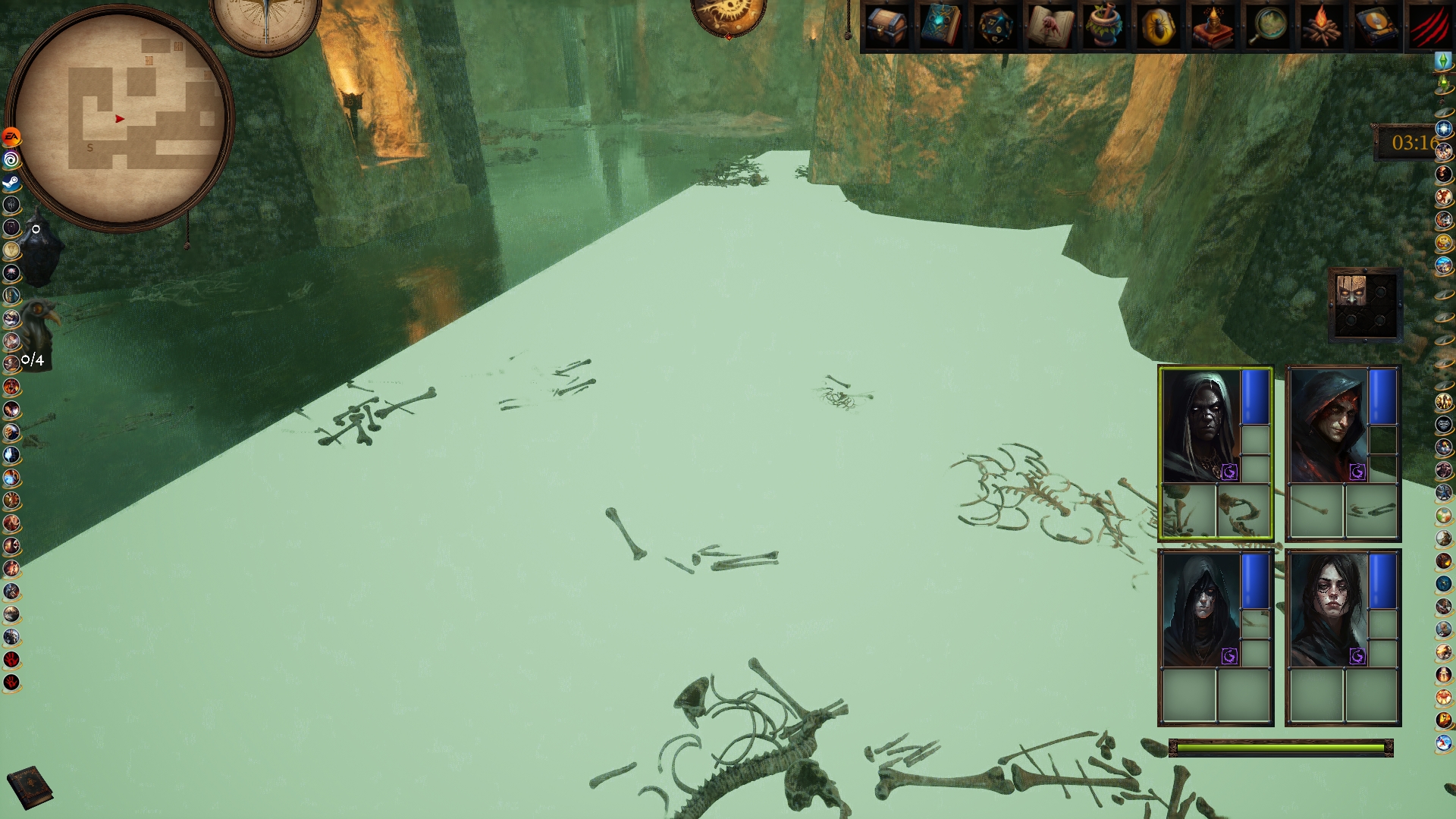
Task: Select the red-hooded smirking character portrait
Action: (x=1329, y=426)
